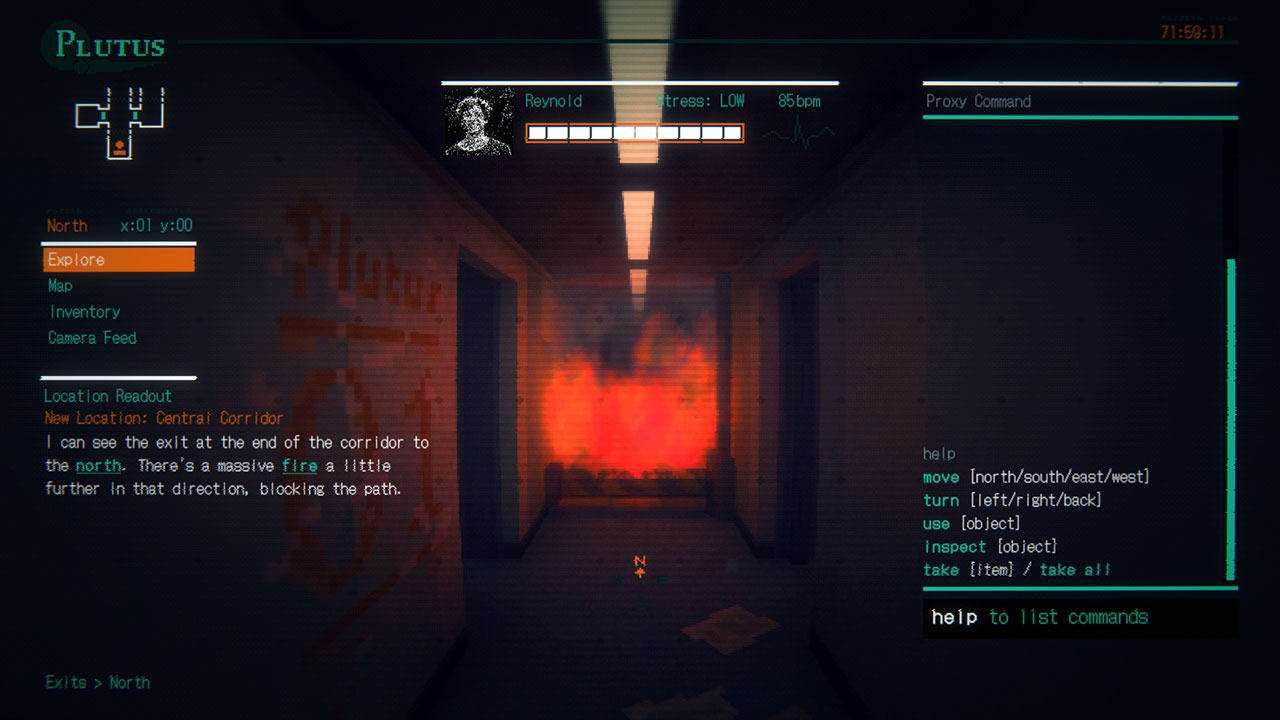Select the 'use' command in help list
The height and width of the screenshot is (720, 1280).
[x=936, y=523]
